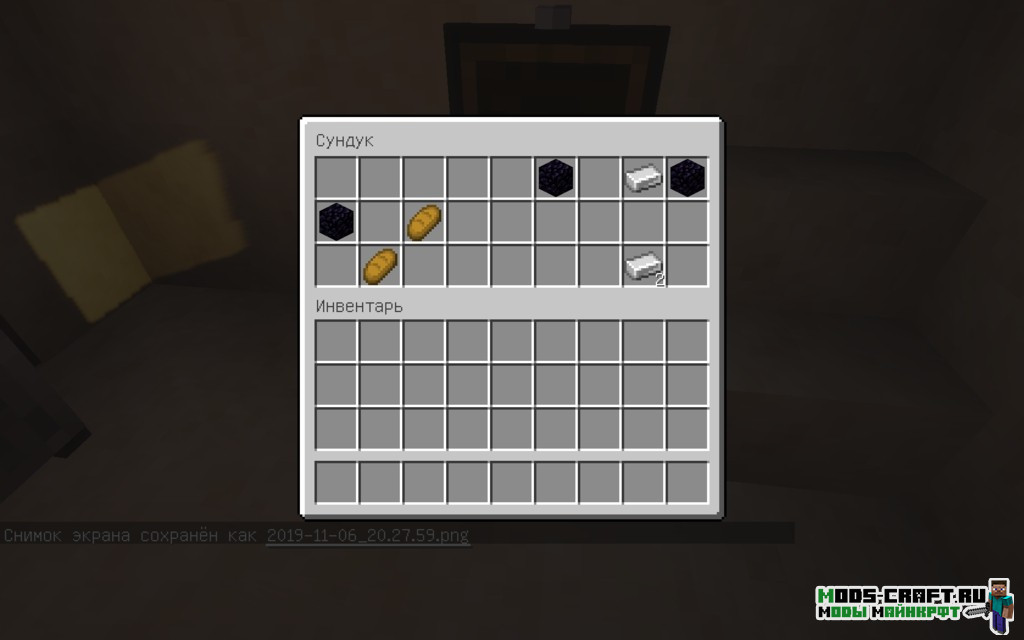Select the single iron ingot between obsidian blocks
The width and height of the screenshot is (1024, 640).
coord(643,178)
